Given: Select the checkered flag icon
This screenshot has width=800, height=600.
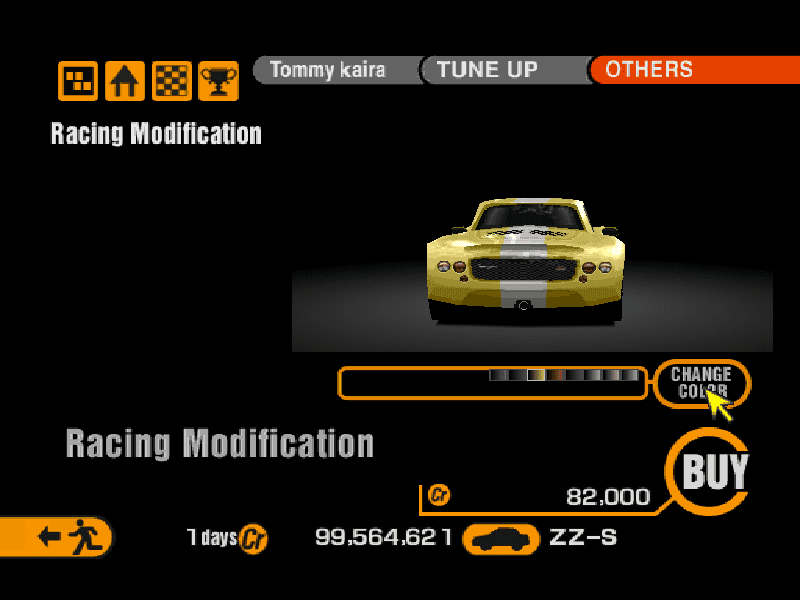Looking at the screenshot, I should point(171,80).
